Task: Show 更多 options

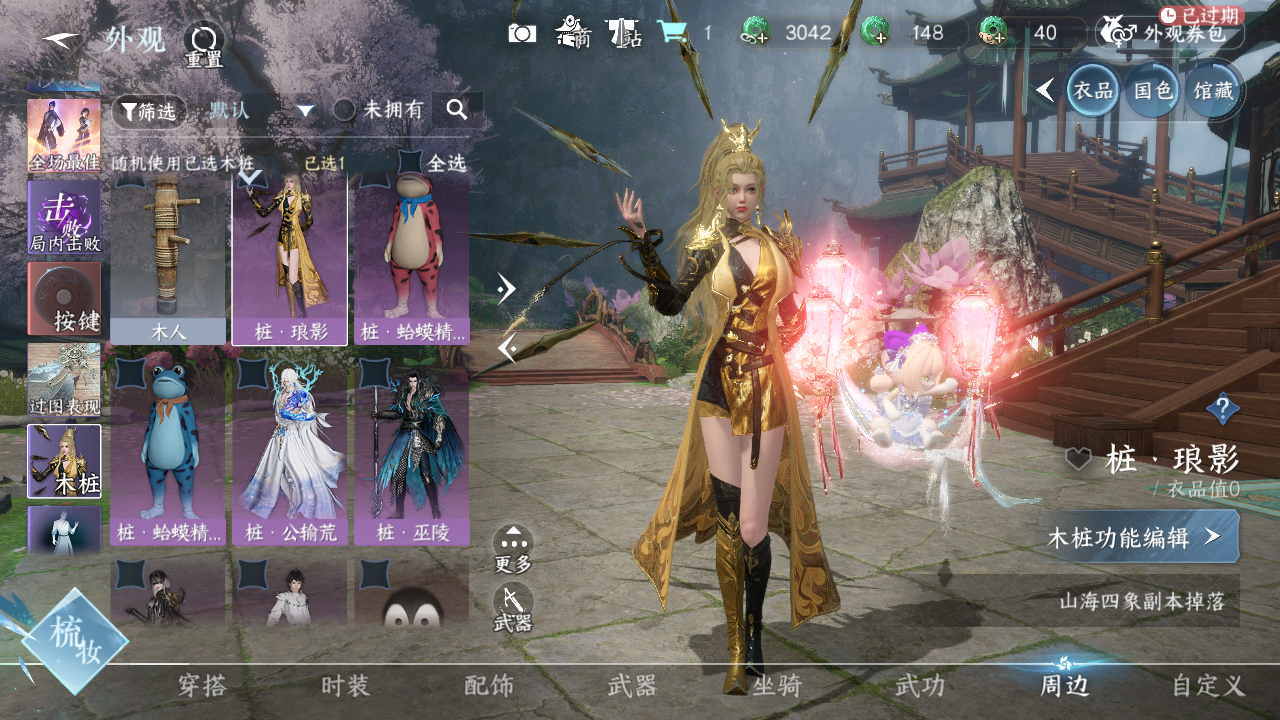Action: tap(513, 548)
